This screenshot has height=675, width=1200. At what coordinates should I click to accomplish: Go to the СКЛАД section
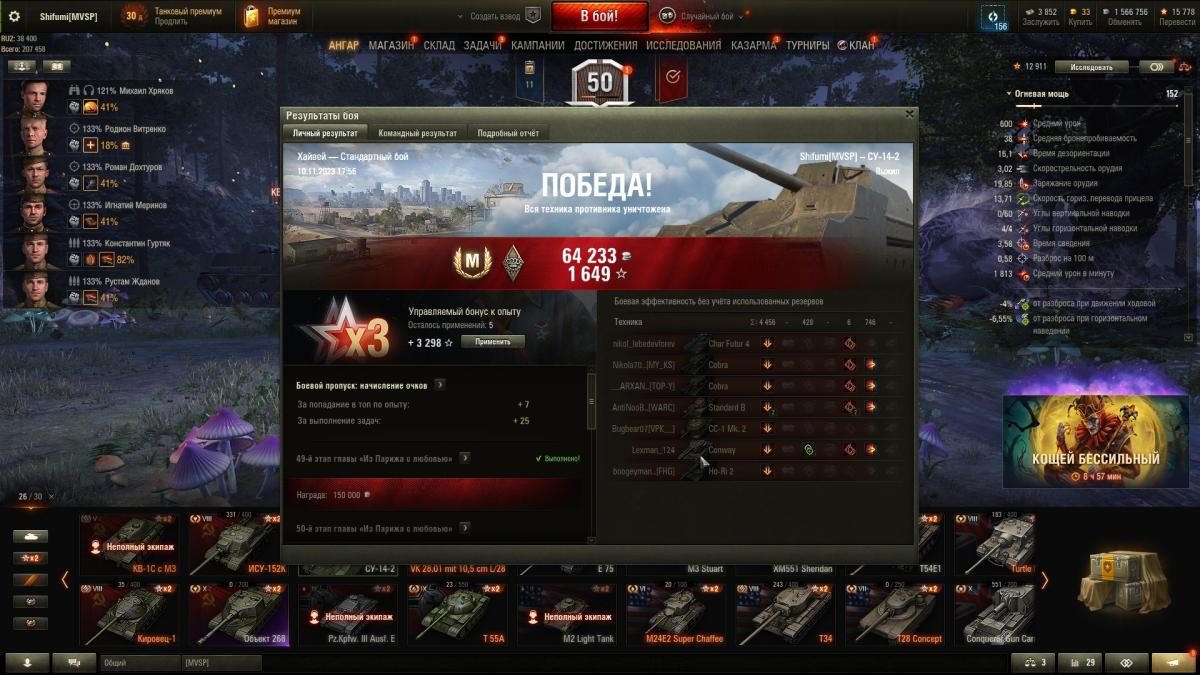439,45
